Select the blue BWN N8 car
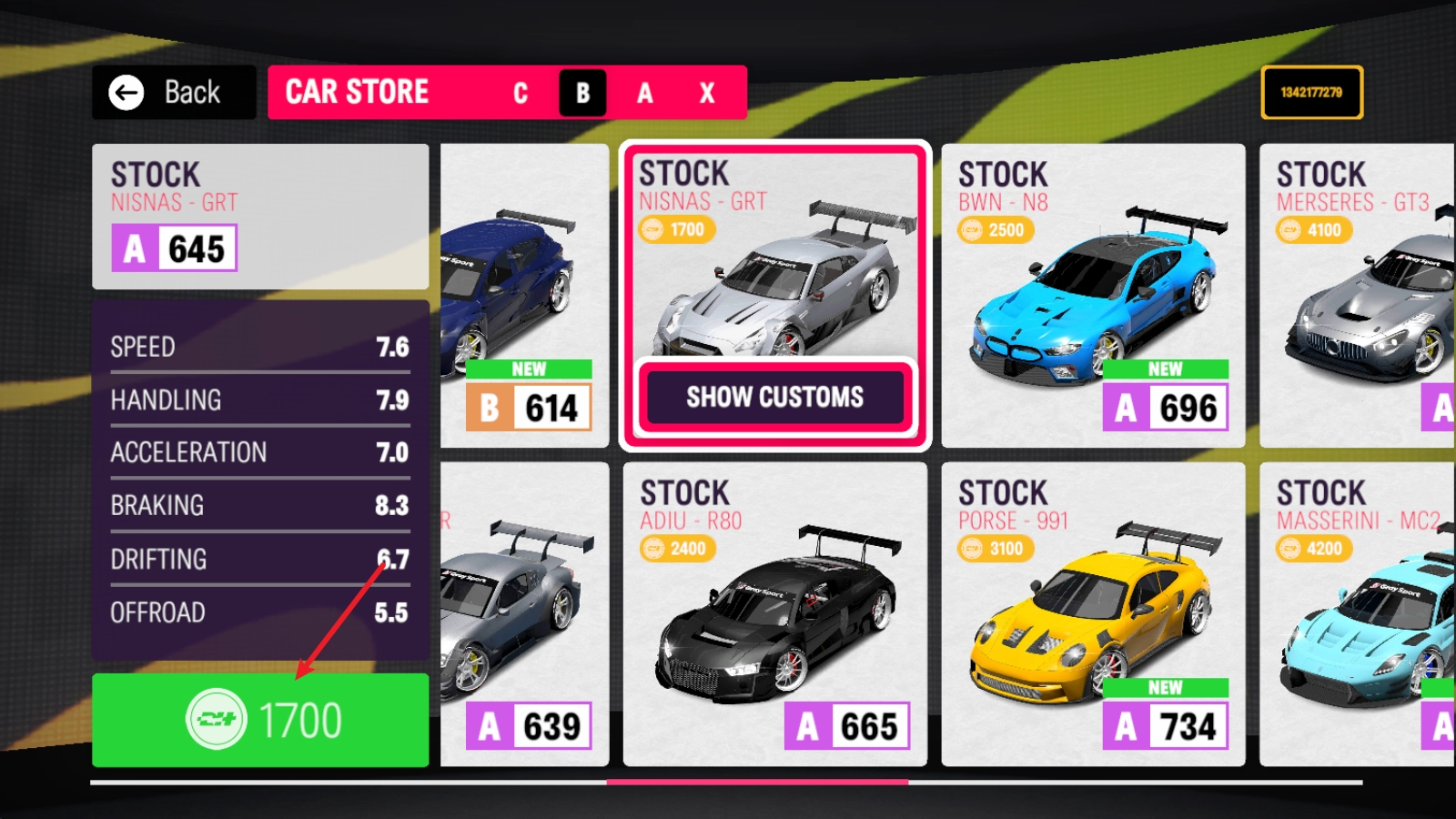This screenshot has width=1456, height=819. click(1093, 296)
